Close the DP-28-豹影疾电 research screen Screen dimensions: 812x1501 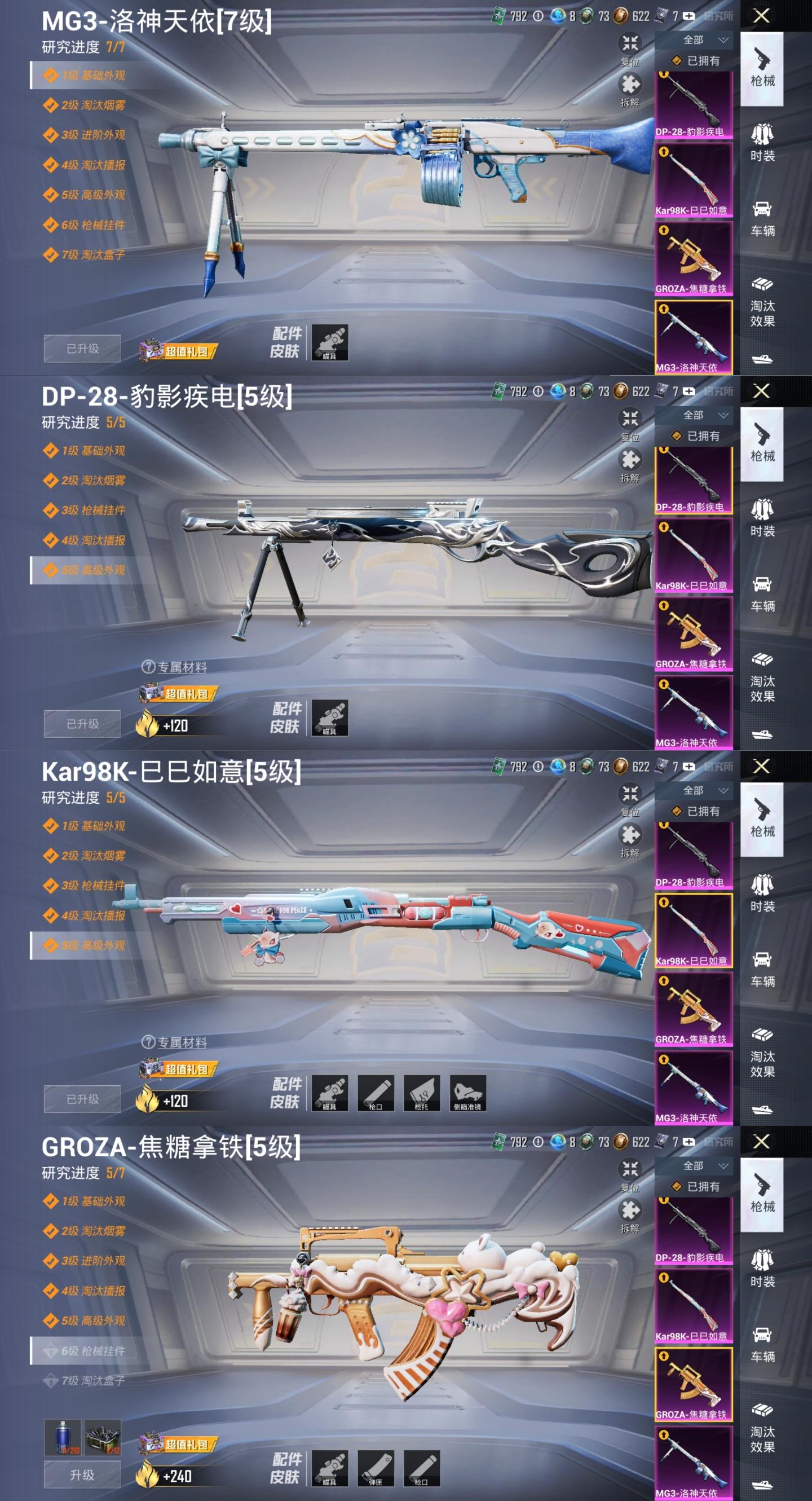(761, 391)
